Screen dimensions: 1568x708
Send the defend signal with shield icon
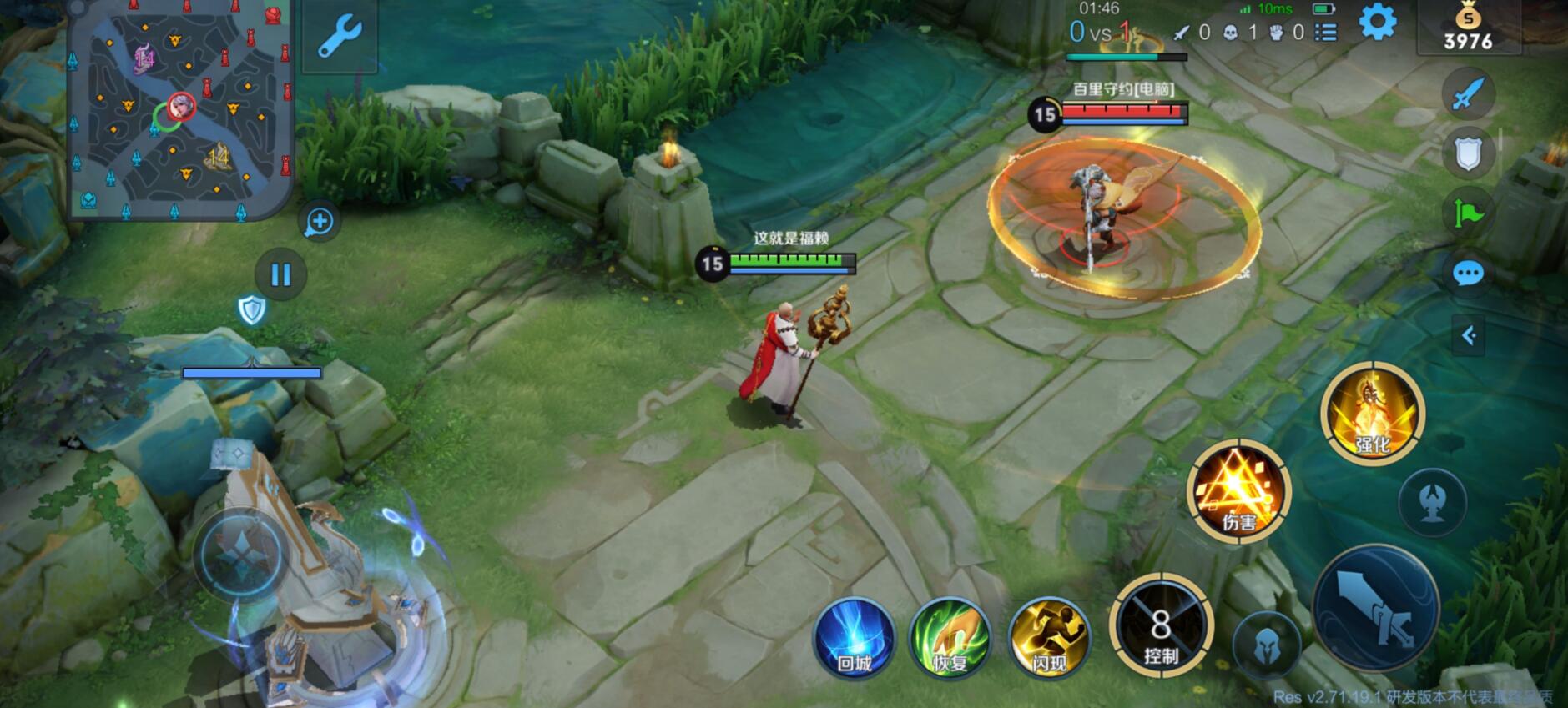pos(1468,153)
